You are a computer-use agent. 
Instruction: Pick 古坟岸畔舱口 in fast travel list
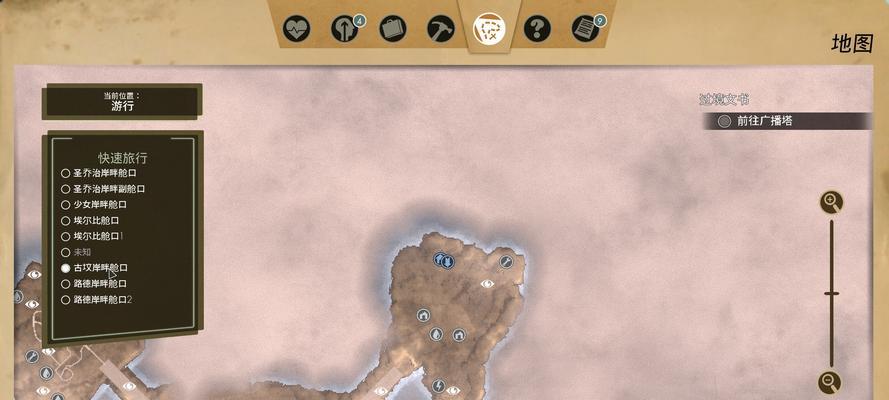click(x=66, y=268)
